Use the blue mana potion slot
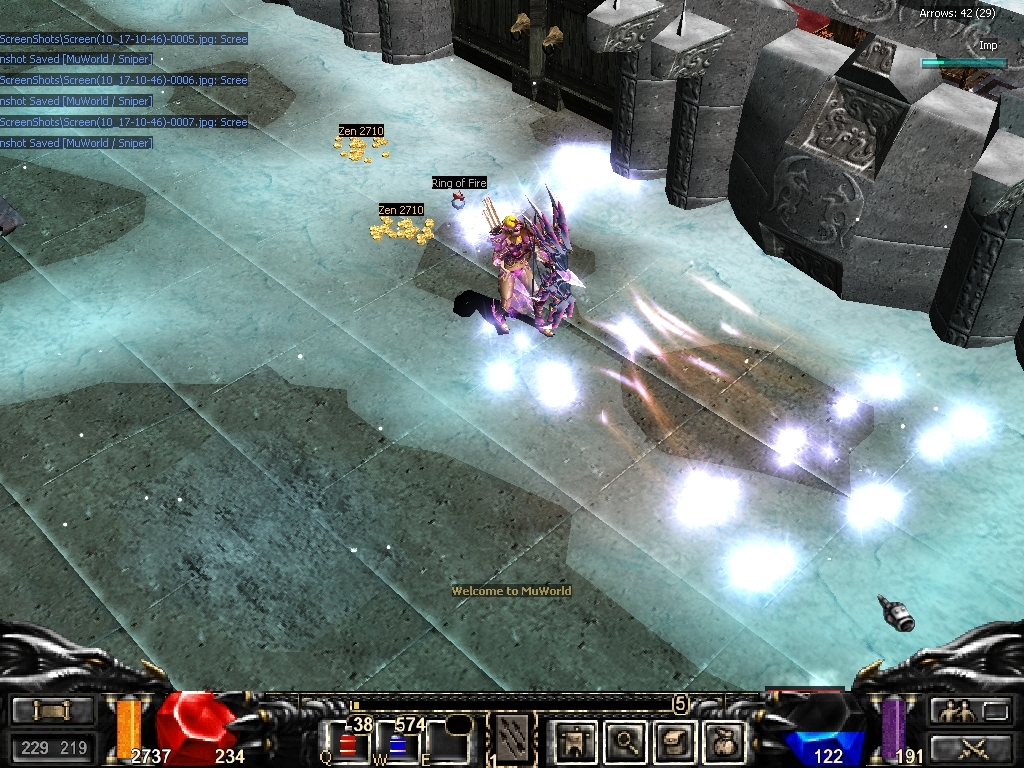This screenshot has width=1024, height=768. point(397,744)
